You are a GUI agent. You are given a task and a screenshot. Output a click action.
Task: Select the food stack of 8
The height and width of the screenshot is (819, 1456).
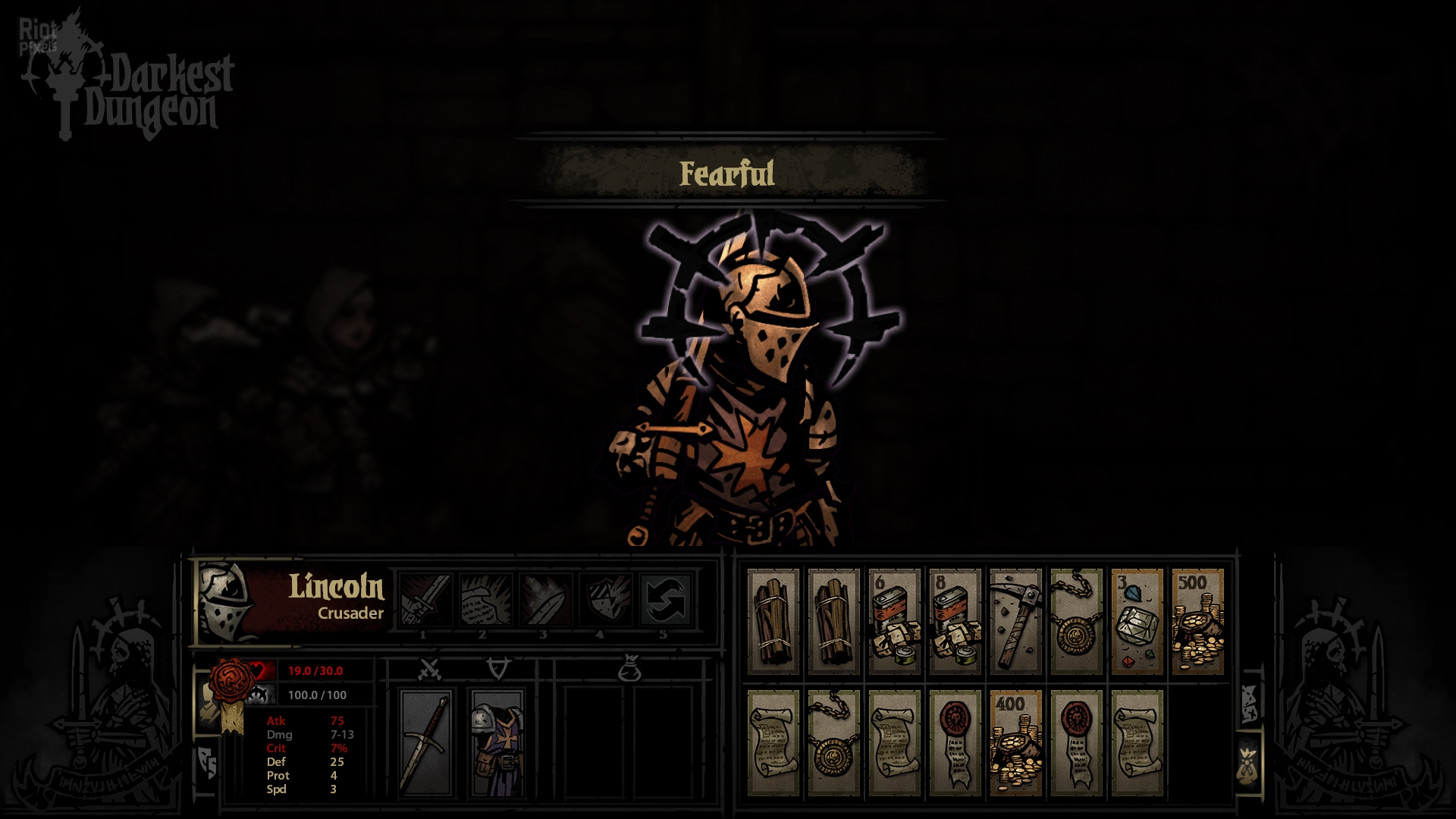pos(955,622)
